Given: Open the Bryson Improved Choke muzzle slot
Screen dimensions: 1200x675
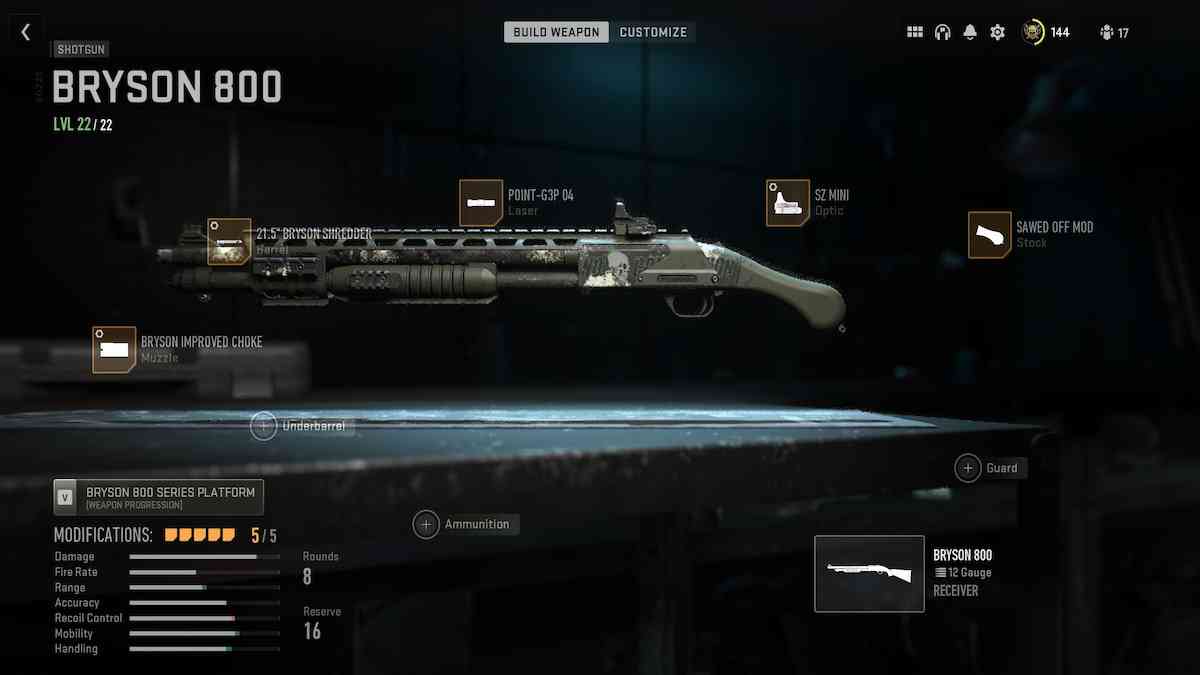Looking at the screenshot, I should (114, 349).
